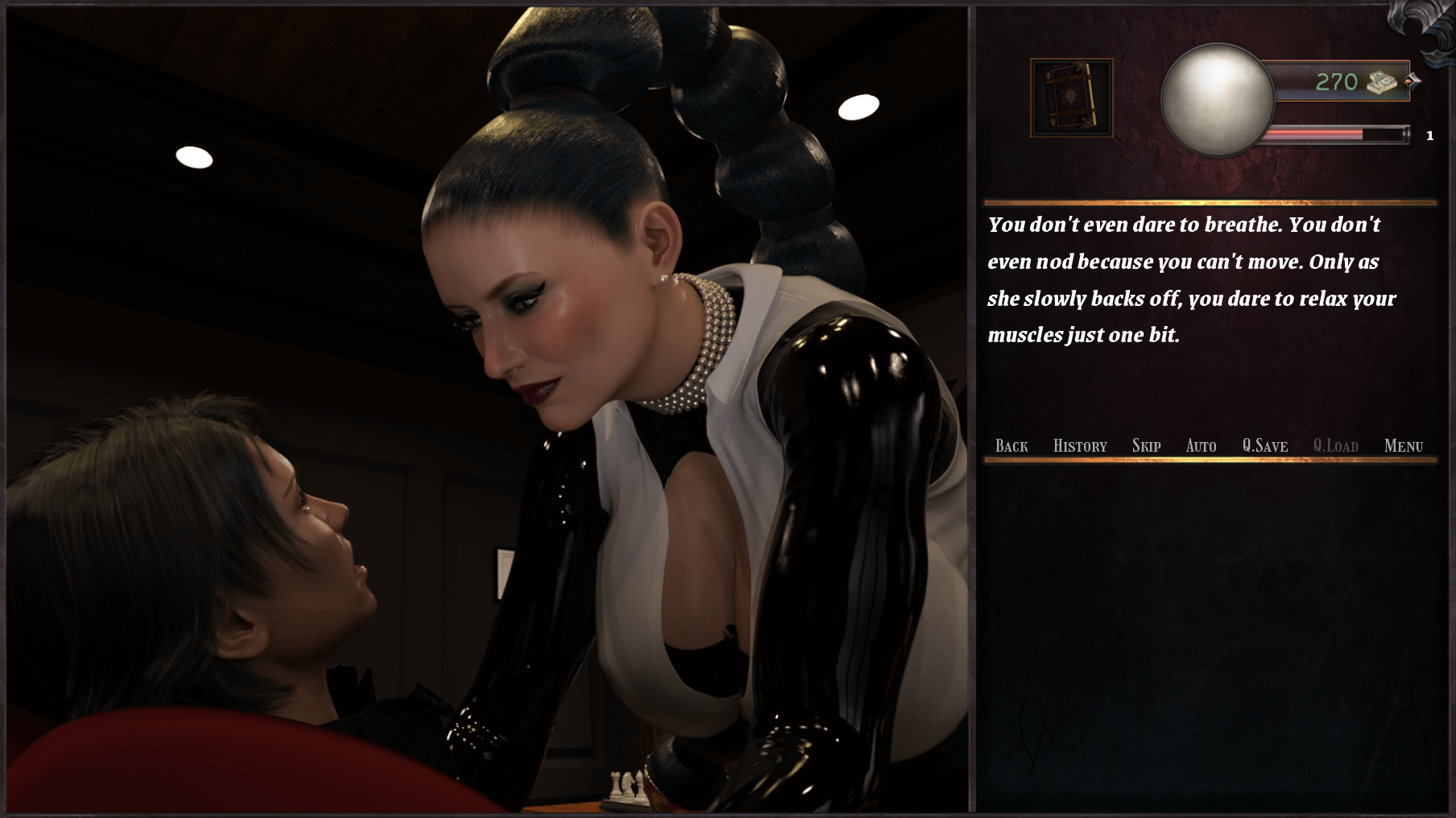
Task: Open the game Menu
Action: (1403, 446)
